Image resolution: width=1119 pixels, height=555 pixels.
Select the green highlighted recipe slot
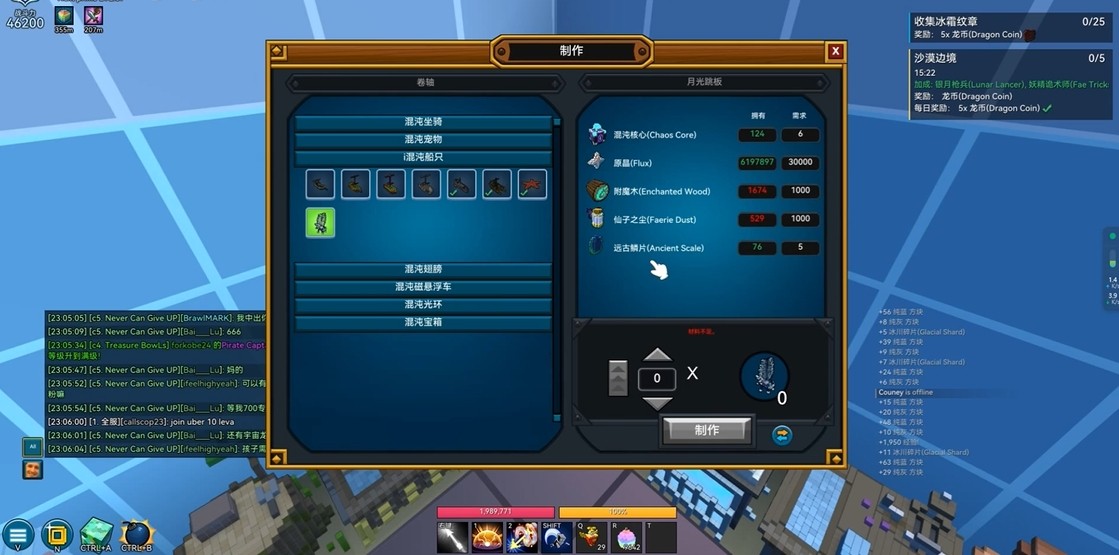(x=321, y=222)
